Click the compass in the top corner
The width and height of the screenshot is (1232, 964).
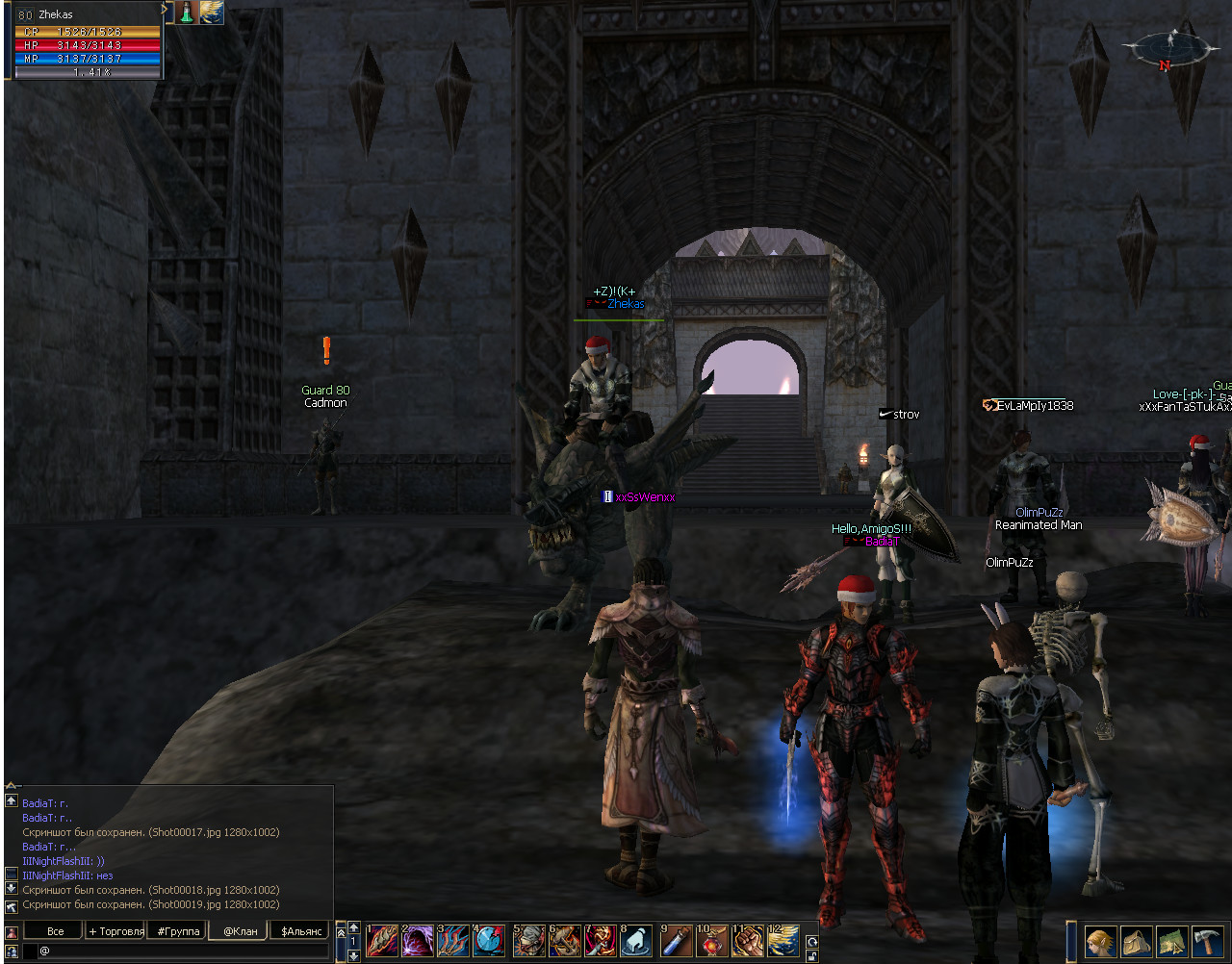[1170, 48]
